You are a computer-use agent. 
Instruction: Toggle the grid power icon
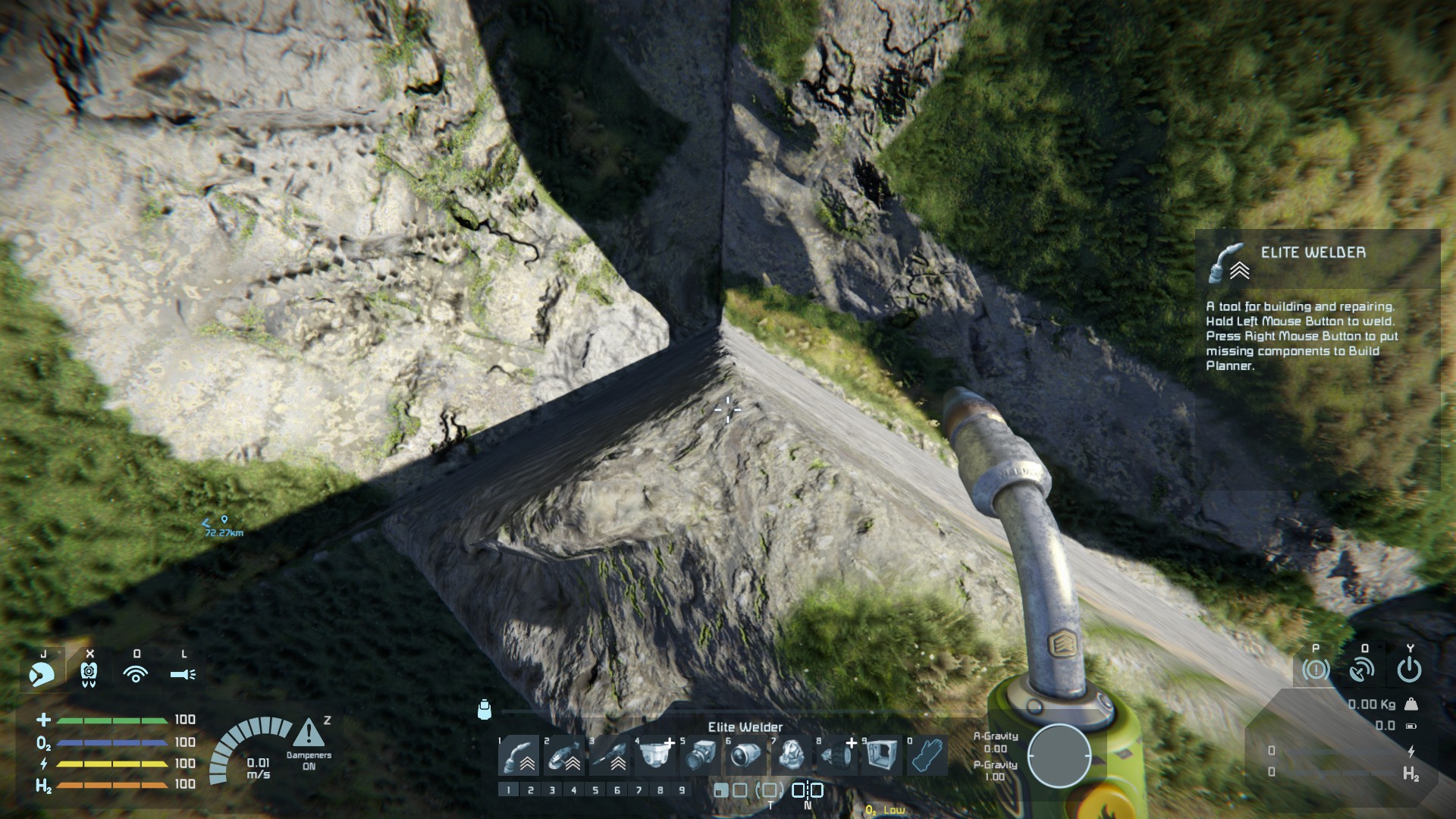click(x=1409, y=670)
